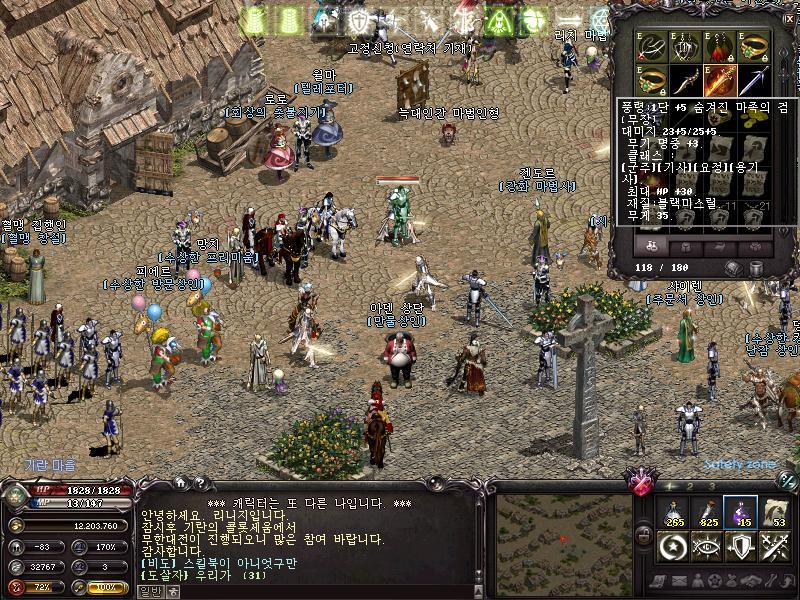The image size is (800, 600).
Task: Click the trash can icon in inventory
Action: coord(755,268)
